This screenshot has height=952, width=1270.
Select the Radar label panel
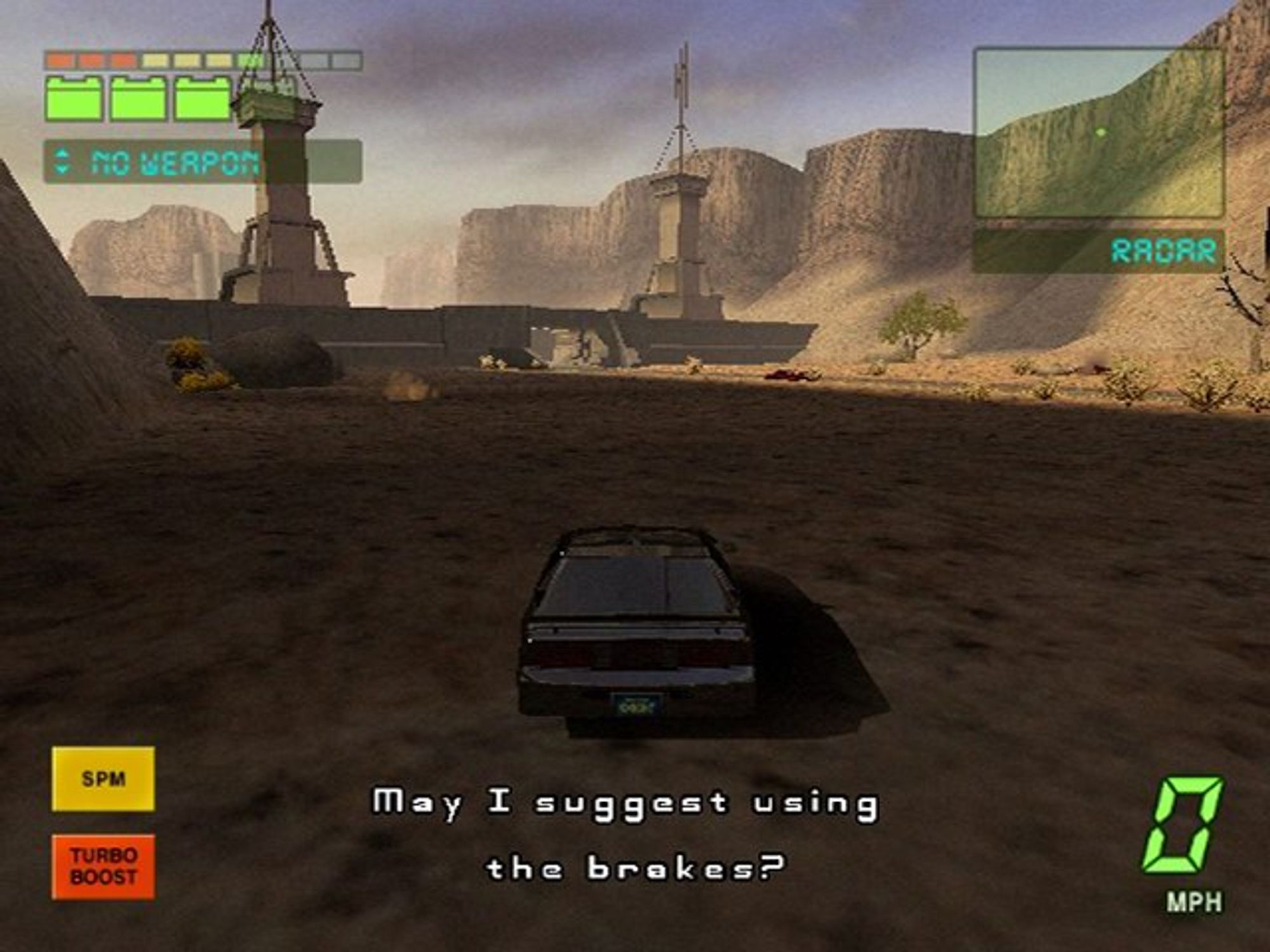1099,251
